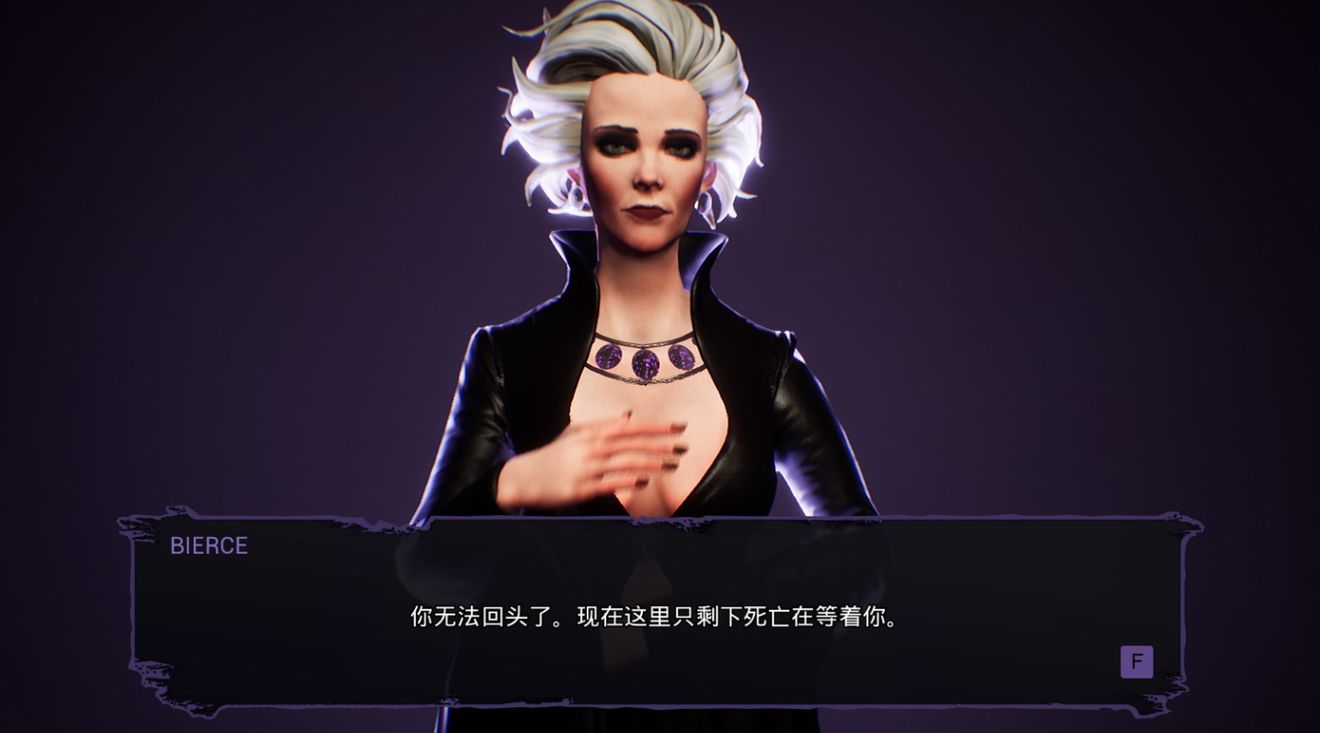Click the BIERCE speaker name label
The image size is (1320, 733).
(x=207, y=546)
